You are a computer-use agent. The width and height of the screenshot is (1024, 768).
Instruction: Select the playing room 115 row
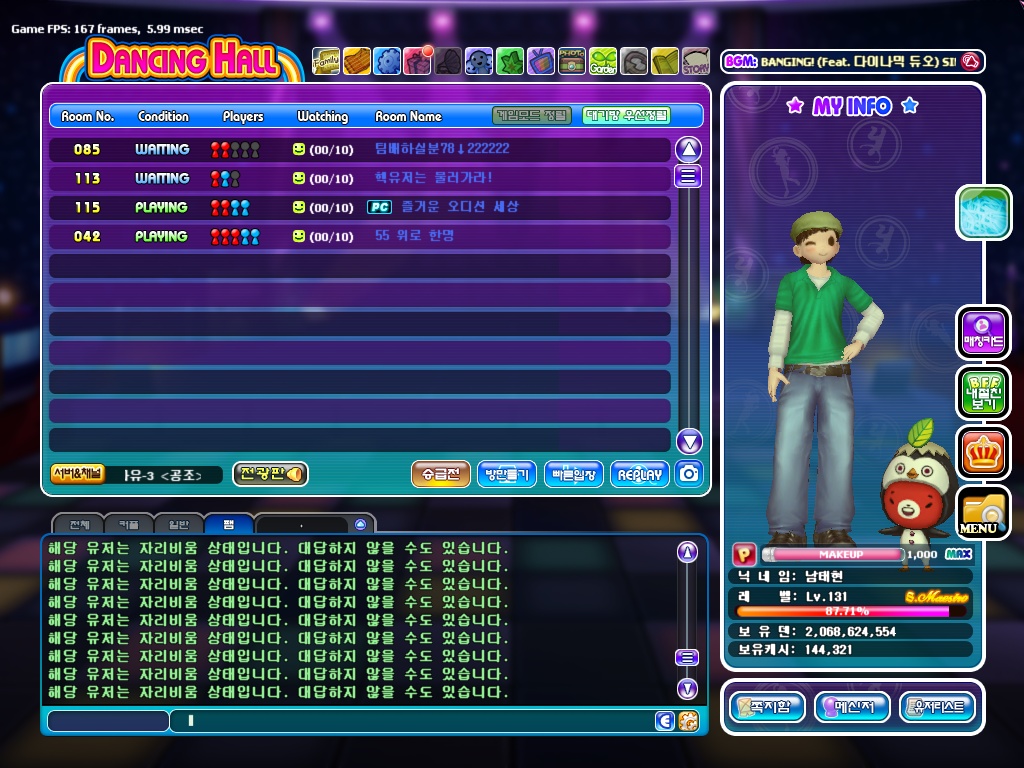[360, 207]
